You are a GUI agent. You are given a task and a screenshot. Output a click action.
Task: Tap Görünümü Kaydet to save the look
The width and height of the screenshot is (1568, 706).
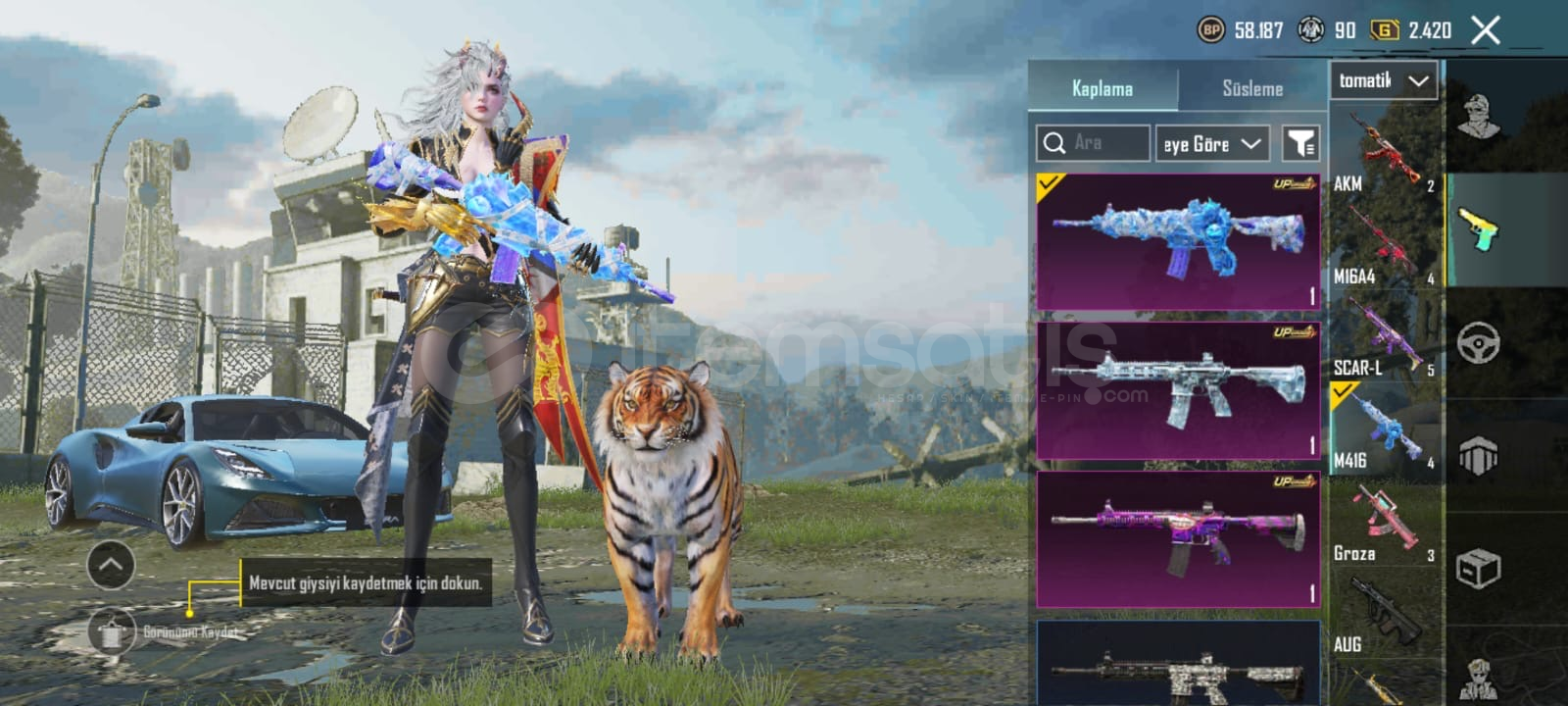coord(113,631)
